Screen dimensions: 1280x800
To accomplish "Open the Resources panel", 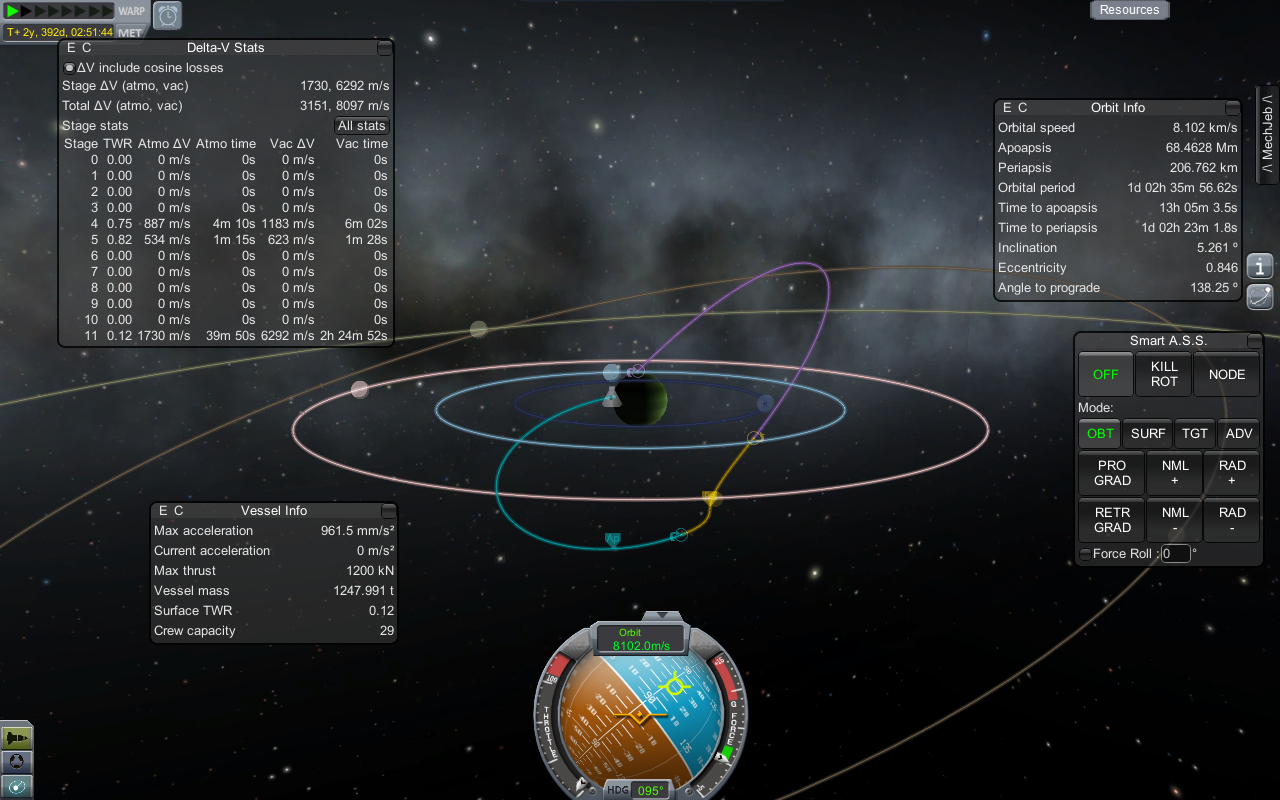I will (x=1129, y=10).
